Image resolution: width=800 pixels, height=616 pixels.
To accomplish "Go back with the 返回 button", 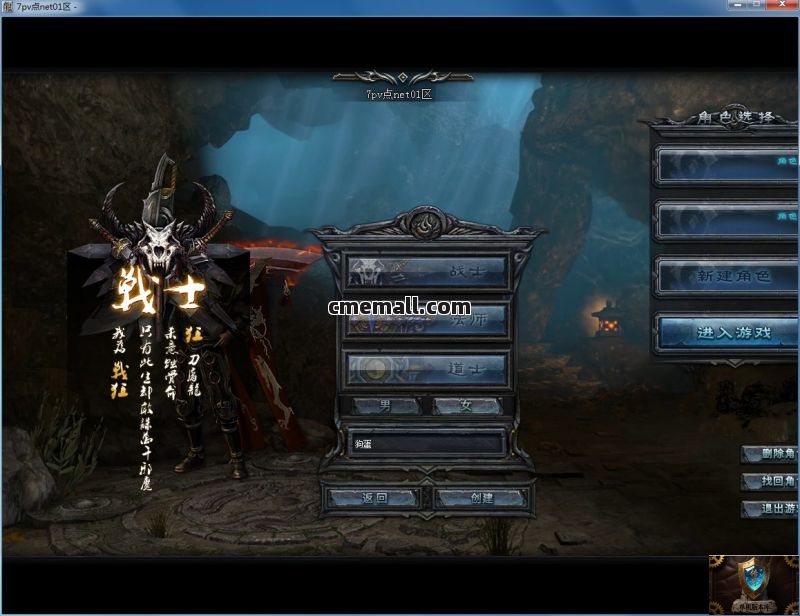I will click(x=374, y=497).
